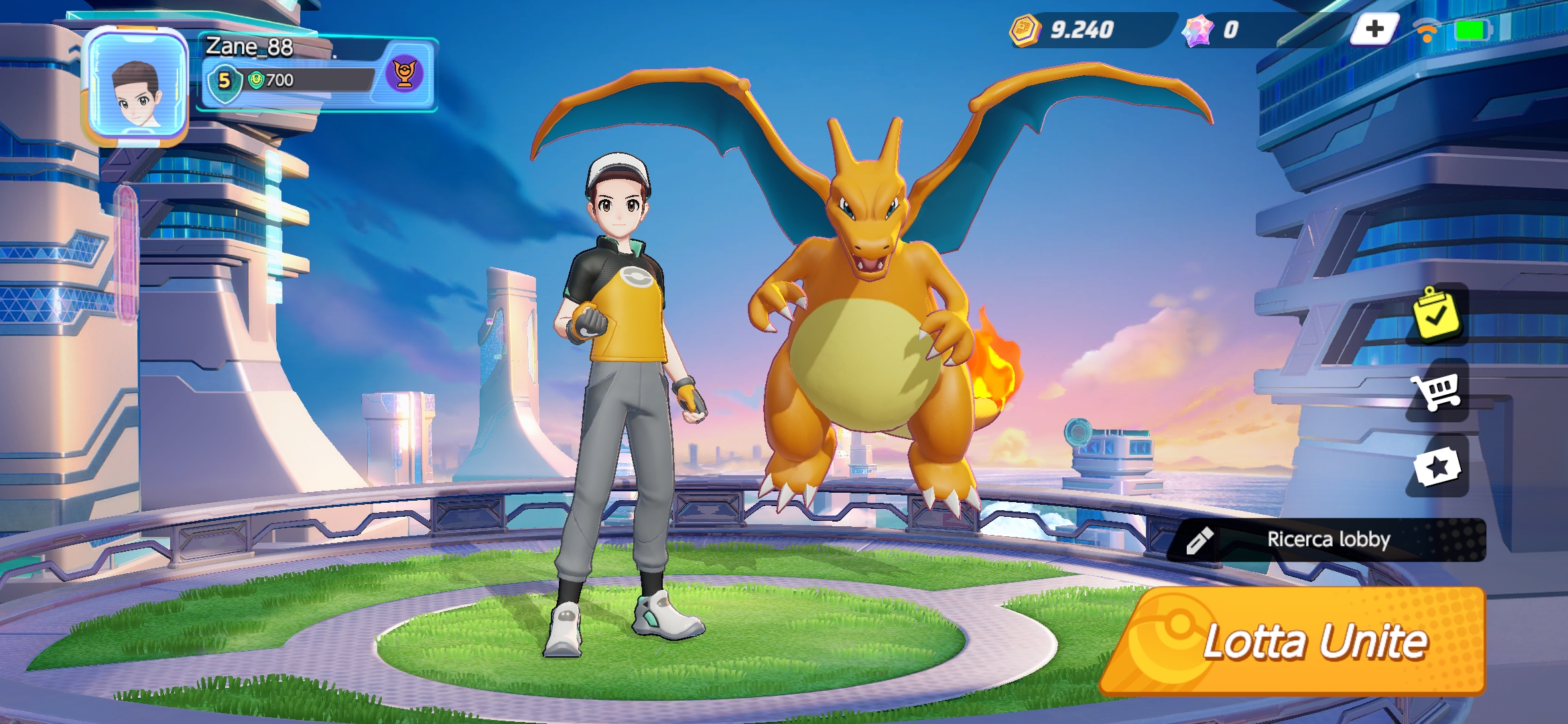Open the shop cart icon
This screenshot has height=724, width=1568.
[x=1437, y=390]
